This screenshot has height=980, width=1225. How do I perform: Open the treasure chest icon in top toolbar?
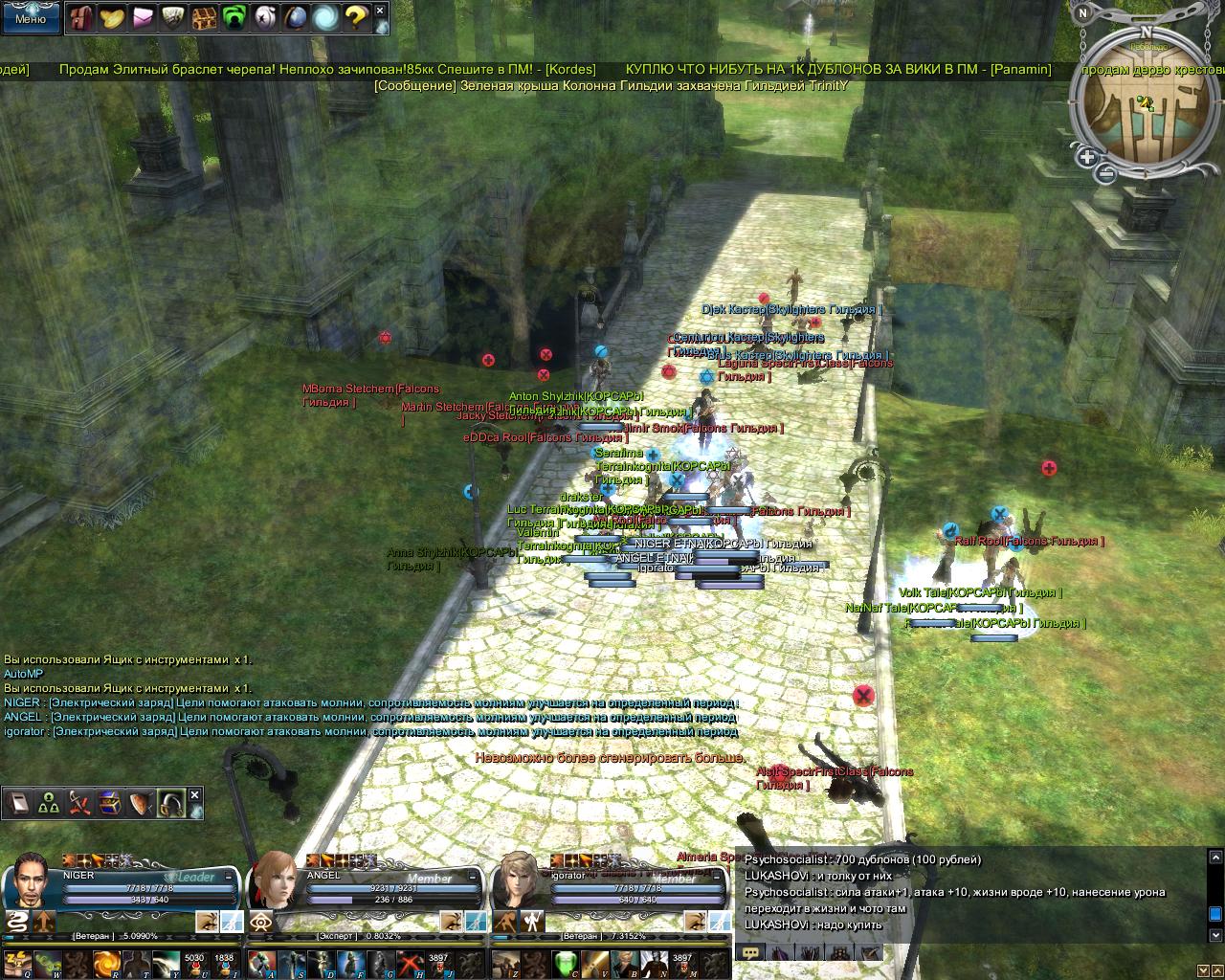click(204, 17)
